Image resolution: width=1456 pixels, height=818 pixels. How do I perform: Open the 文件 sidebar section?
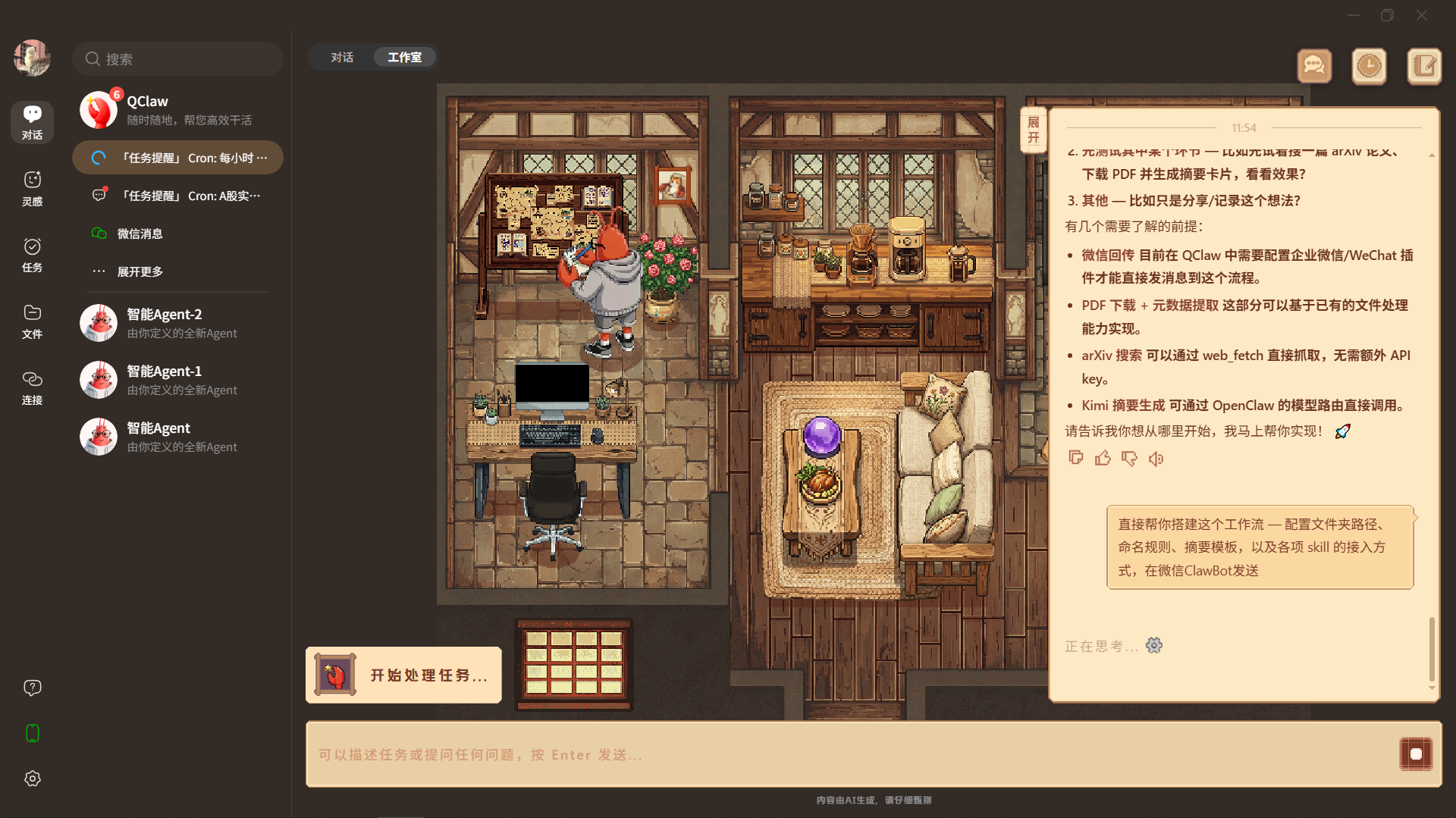click(32, 321)
